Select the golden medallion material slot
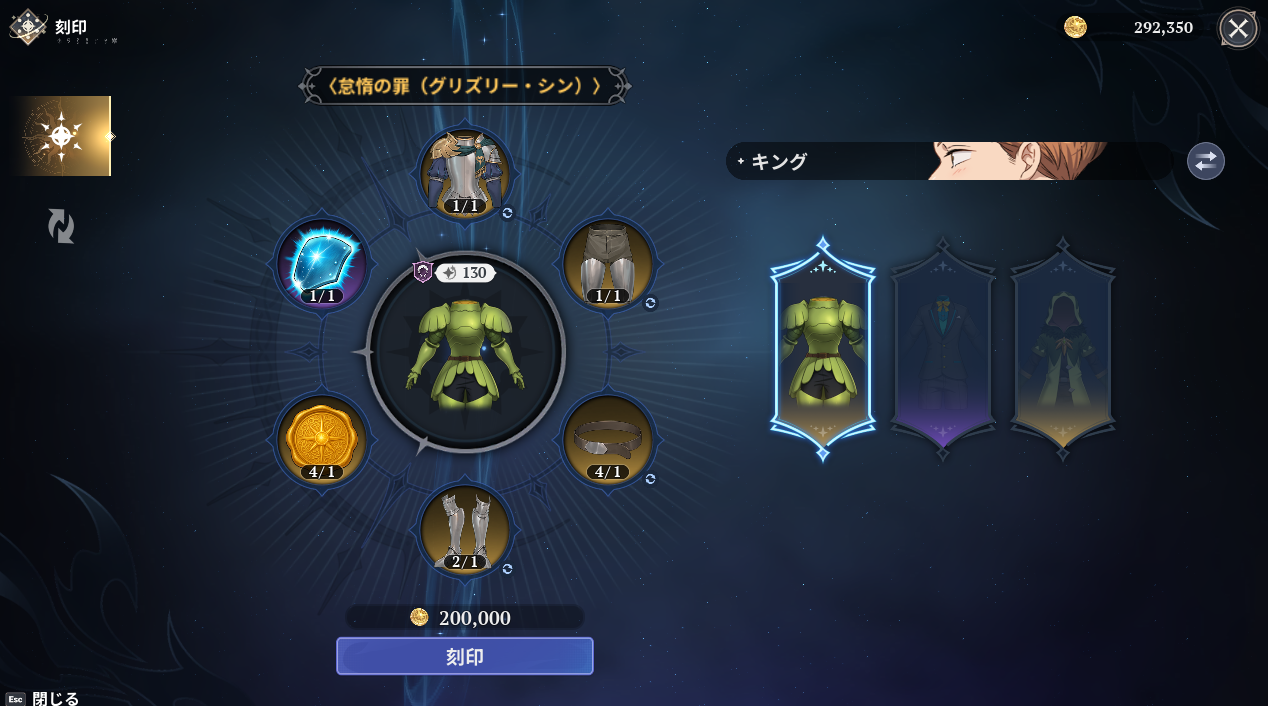The image size is (1268, 706). [x=322, y=439]
